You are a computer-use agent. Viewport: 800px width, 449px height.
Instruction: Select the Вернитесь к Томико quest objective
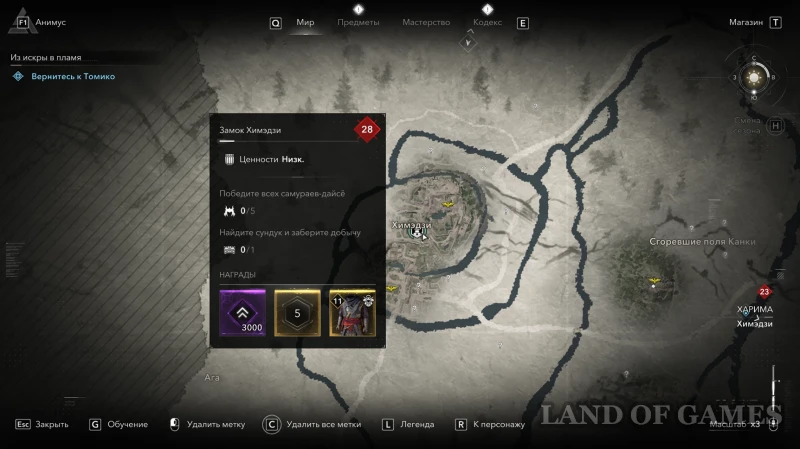[70, 76]
